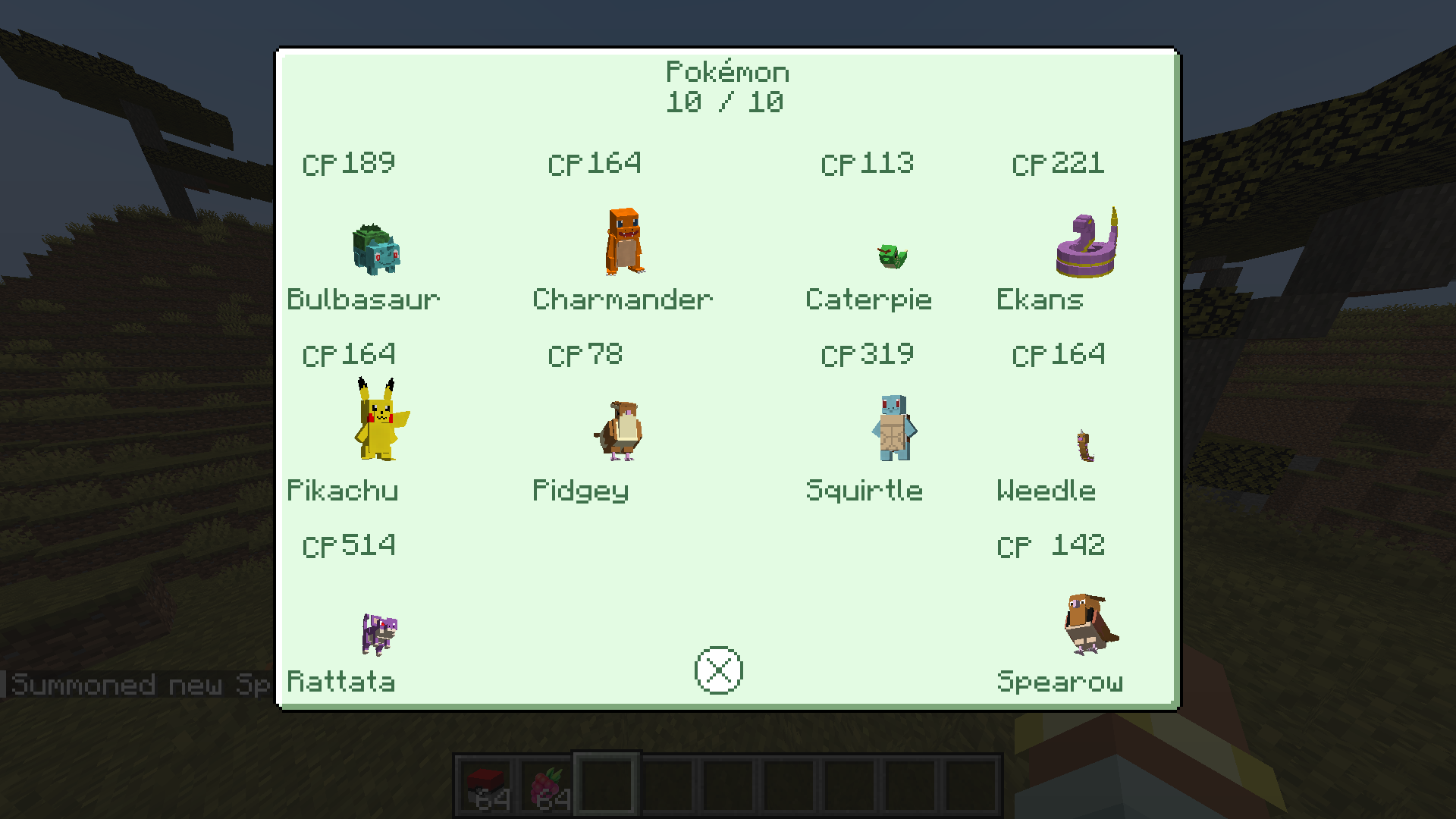
Task: Select Pikachu in the collection
Action: (x=379, y=421)
